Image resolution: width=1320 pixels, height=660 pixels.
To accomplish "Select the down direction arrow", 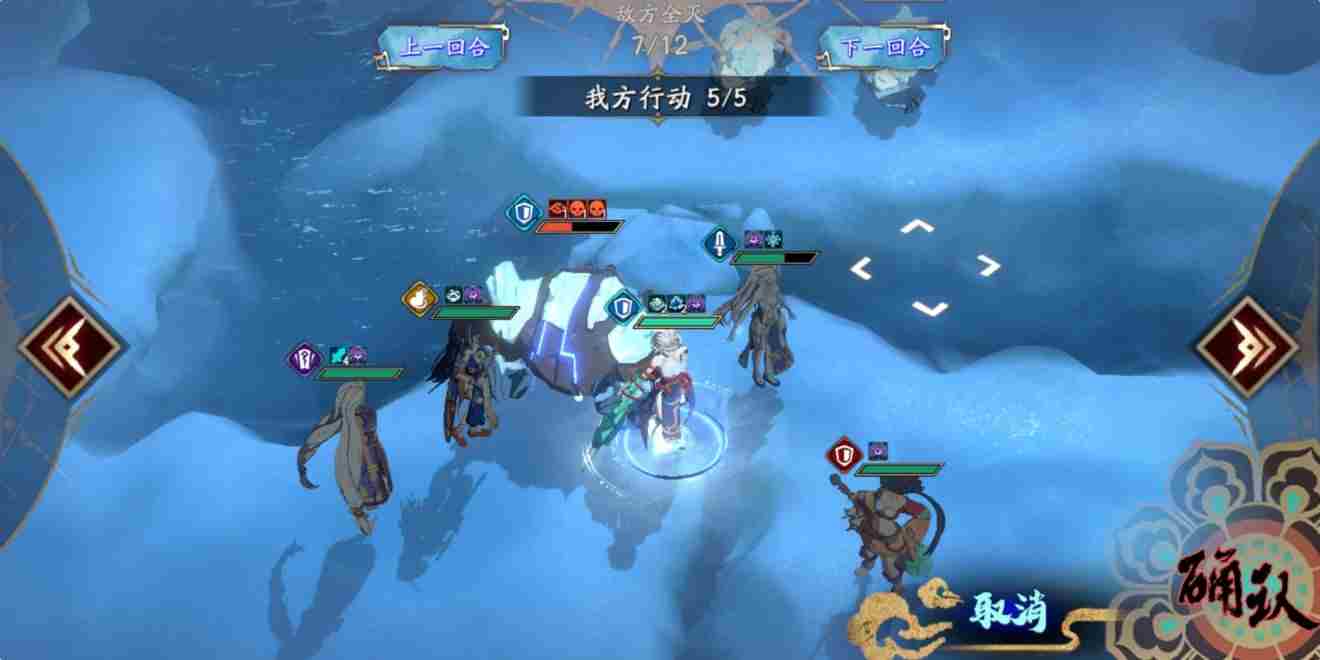I will [x=930, y=308].
